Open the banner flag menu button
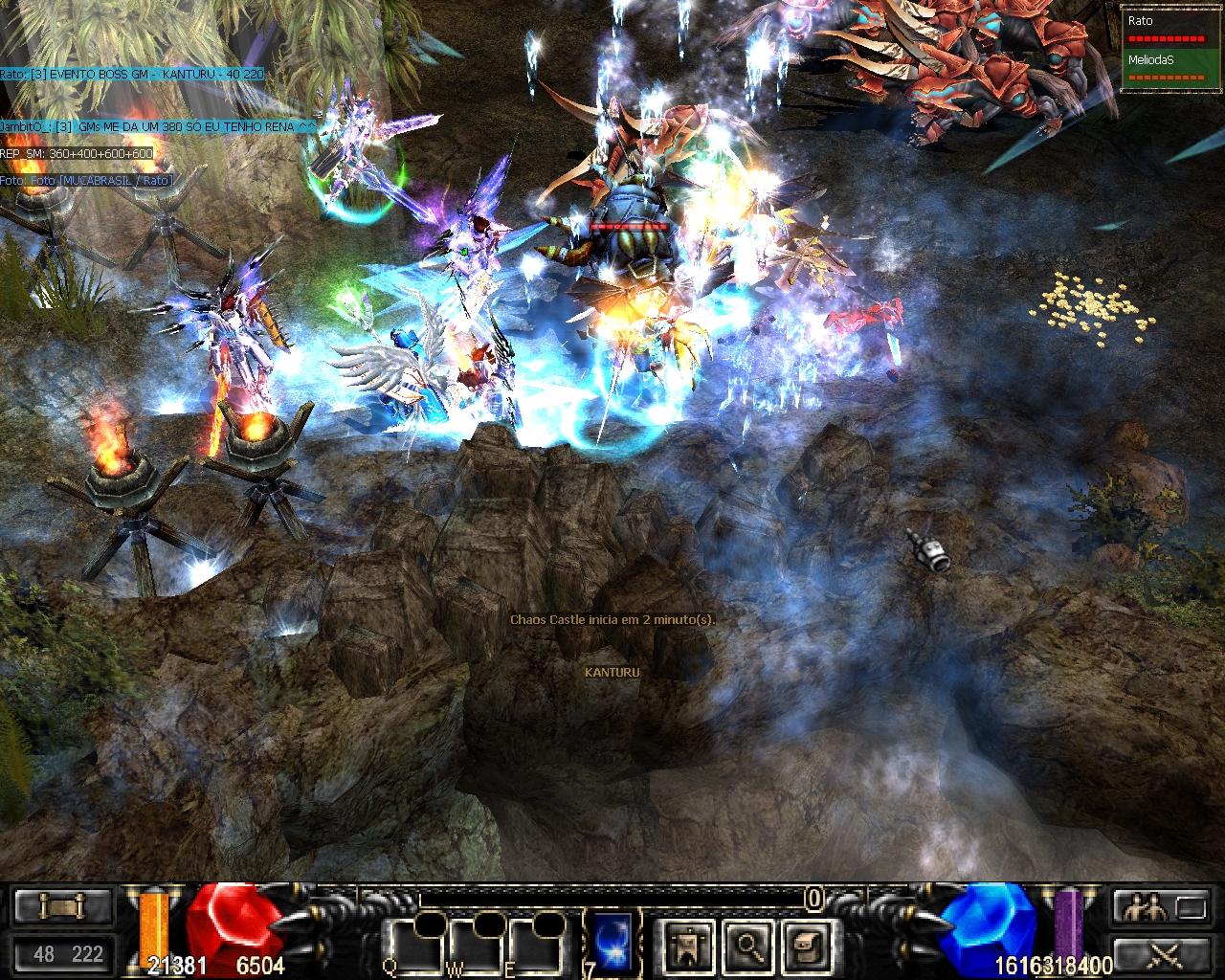Viewport: 1225px width, 980px height. click(x=688, y=947)
